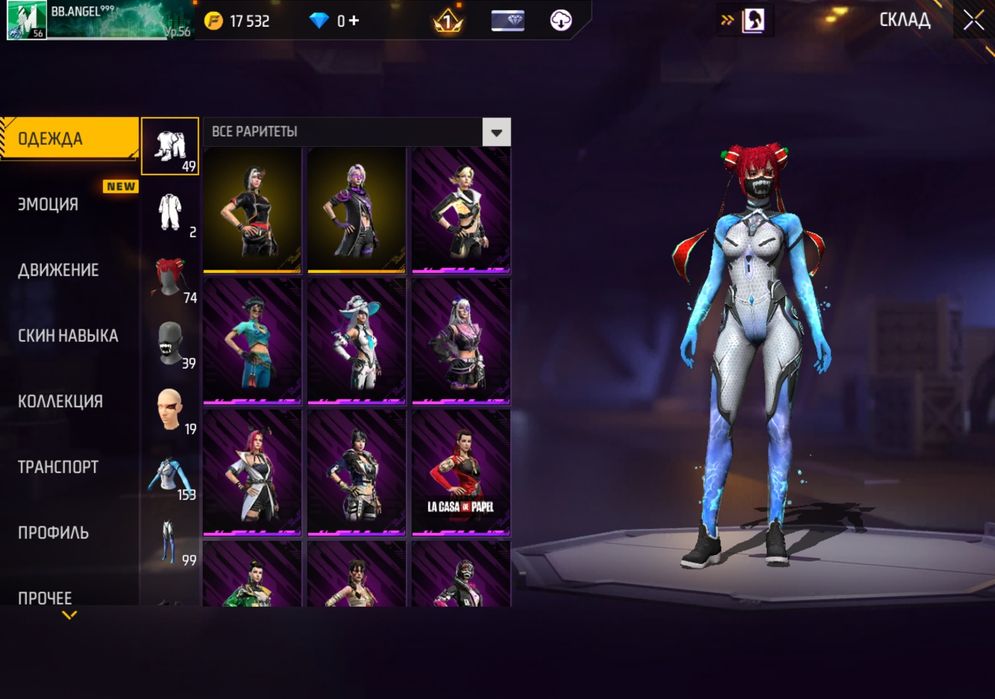995x699 pixels.
Task: Close the Склад screen with X
Action: [973, 20]
